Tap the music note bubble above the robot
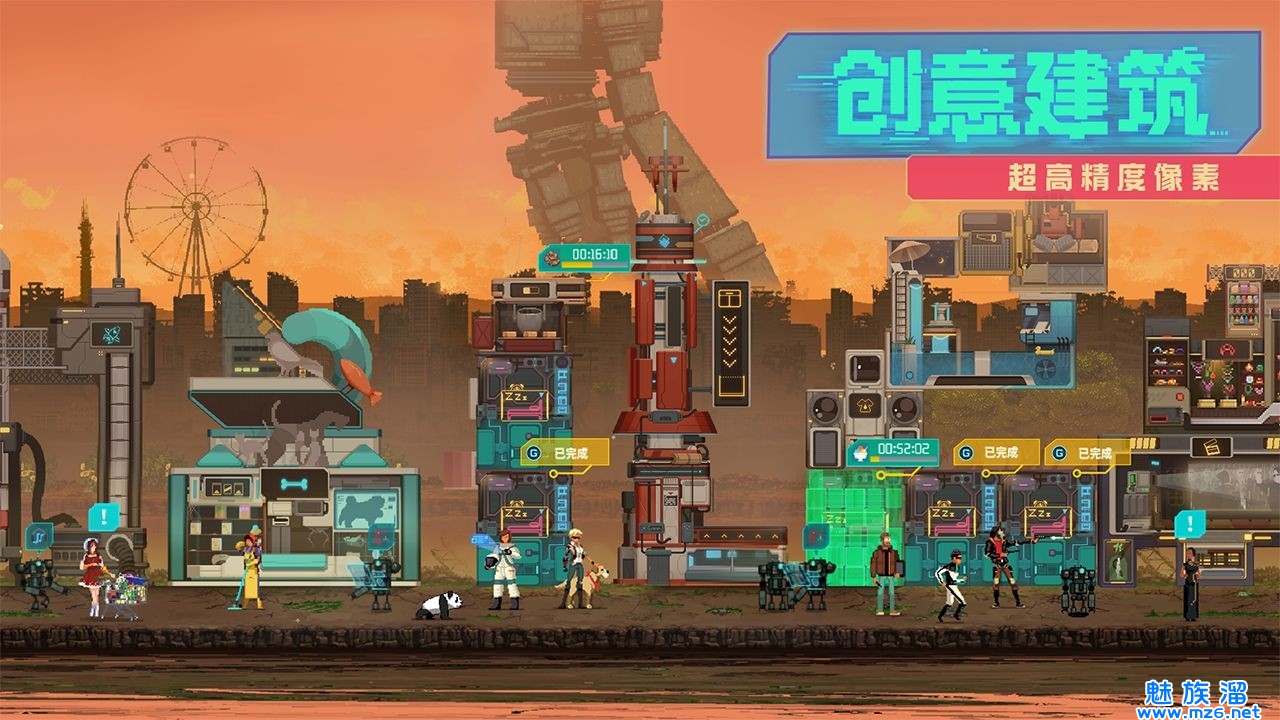The width and height of the screenshot is (1280, 720). coord(39,537)
